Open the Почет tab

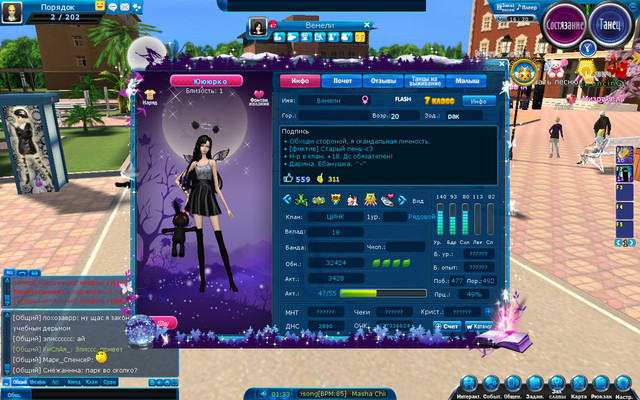click(x=342, y=81)
